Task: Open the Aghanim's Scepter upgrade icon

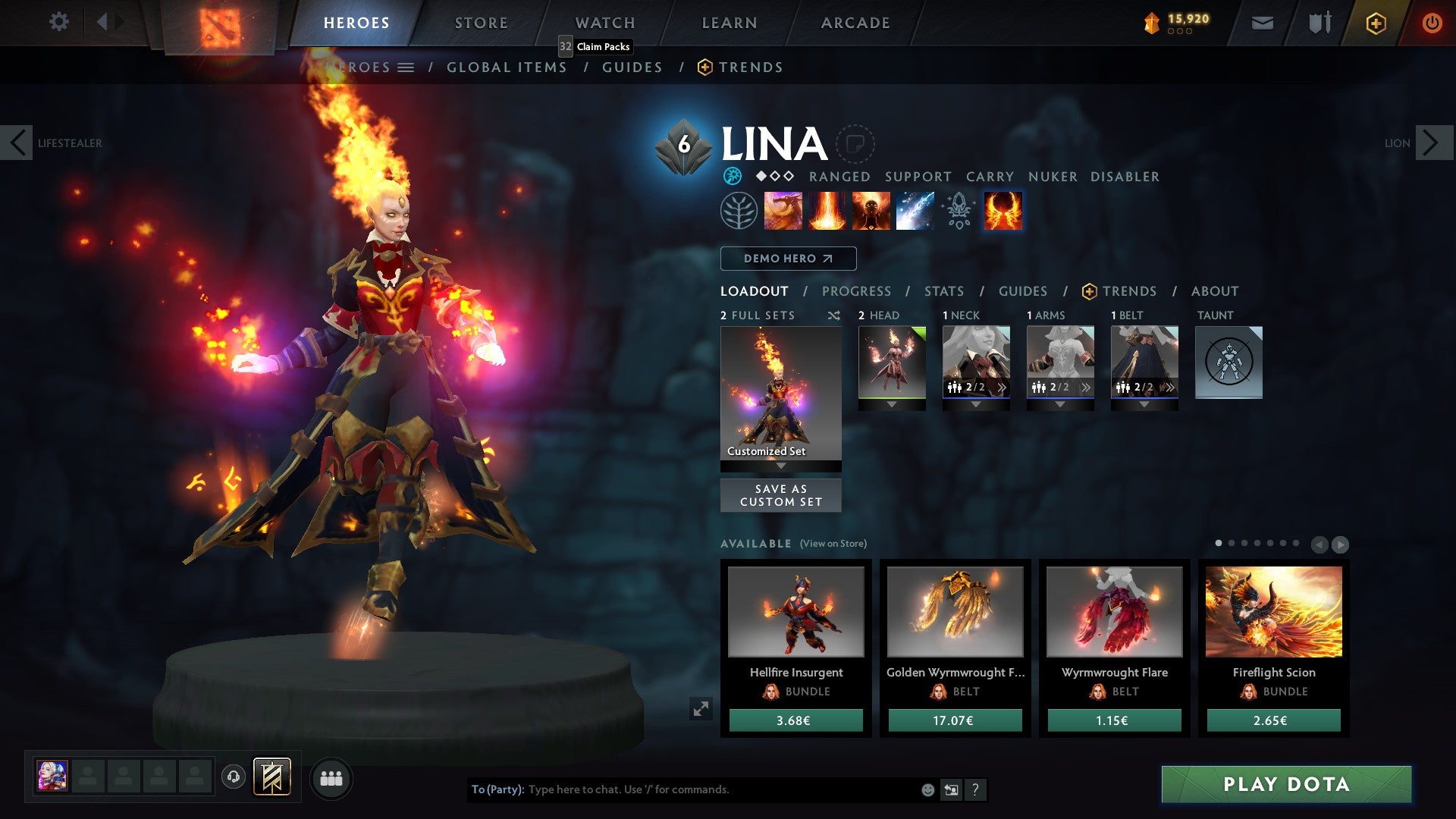Action: pos(958,211)
